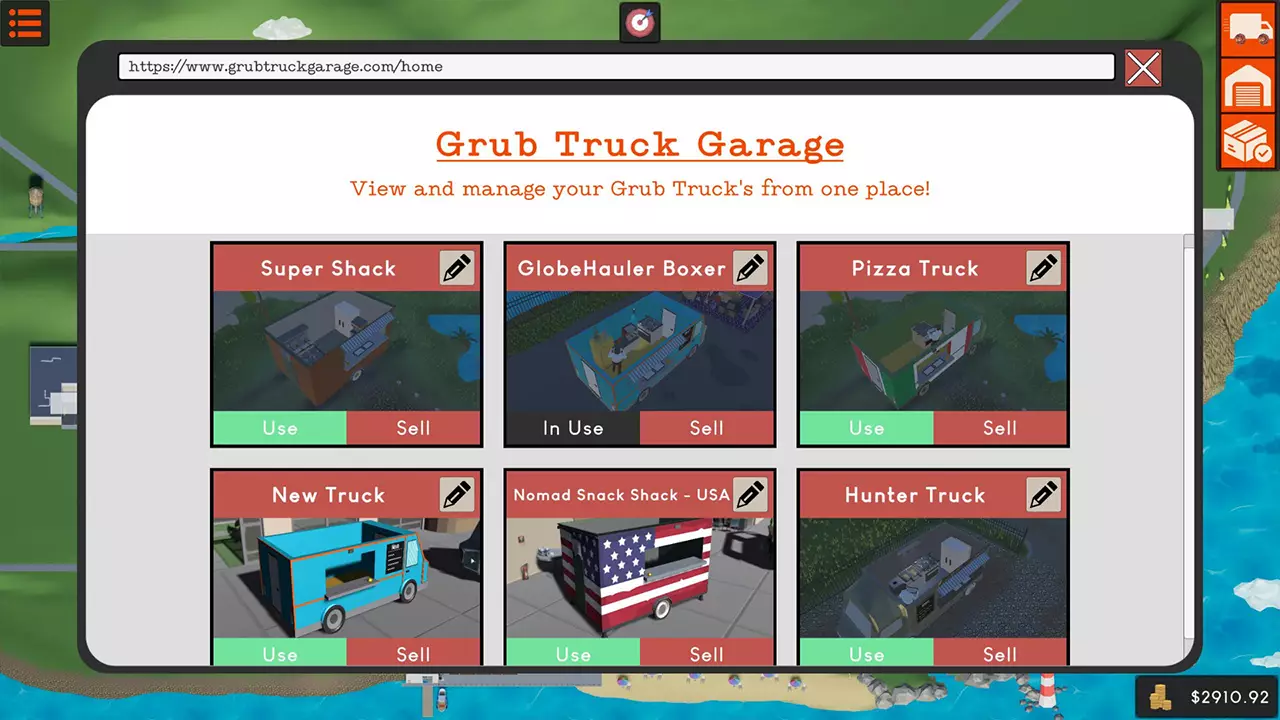Click the pencil icon on the Hunter Truck card
Image resolution: width=1280 pixels, height=720 pixels.
click(1044, 494)
